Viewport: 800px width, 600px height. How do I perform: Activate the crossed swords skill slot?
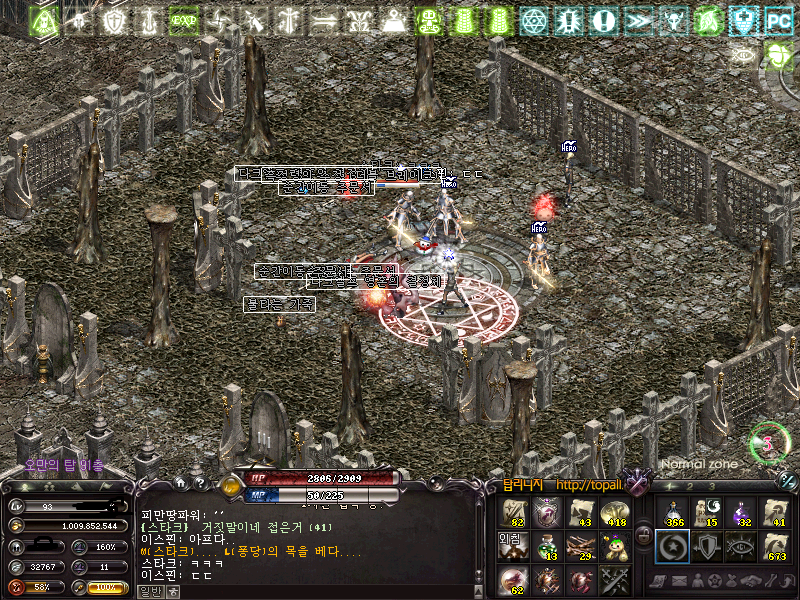614,579
